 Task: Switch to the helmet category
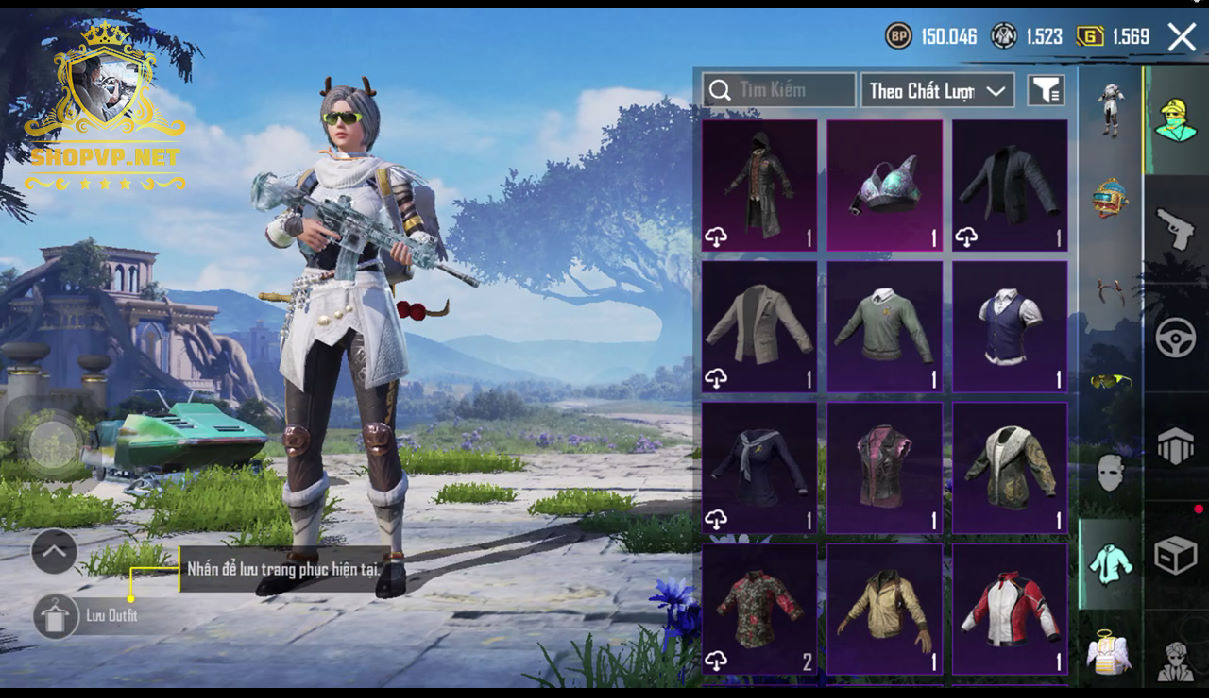click(1110, 198)
